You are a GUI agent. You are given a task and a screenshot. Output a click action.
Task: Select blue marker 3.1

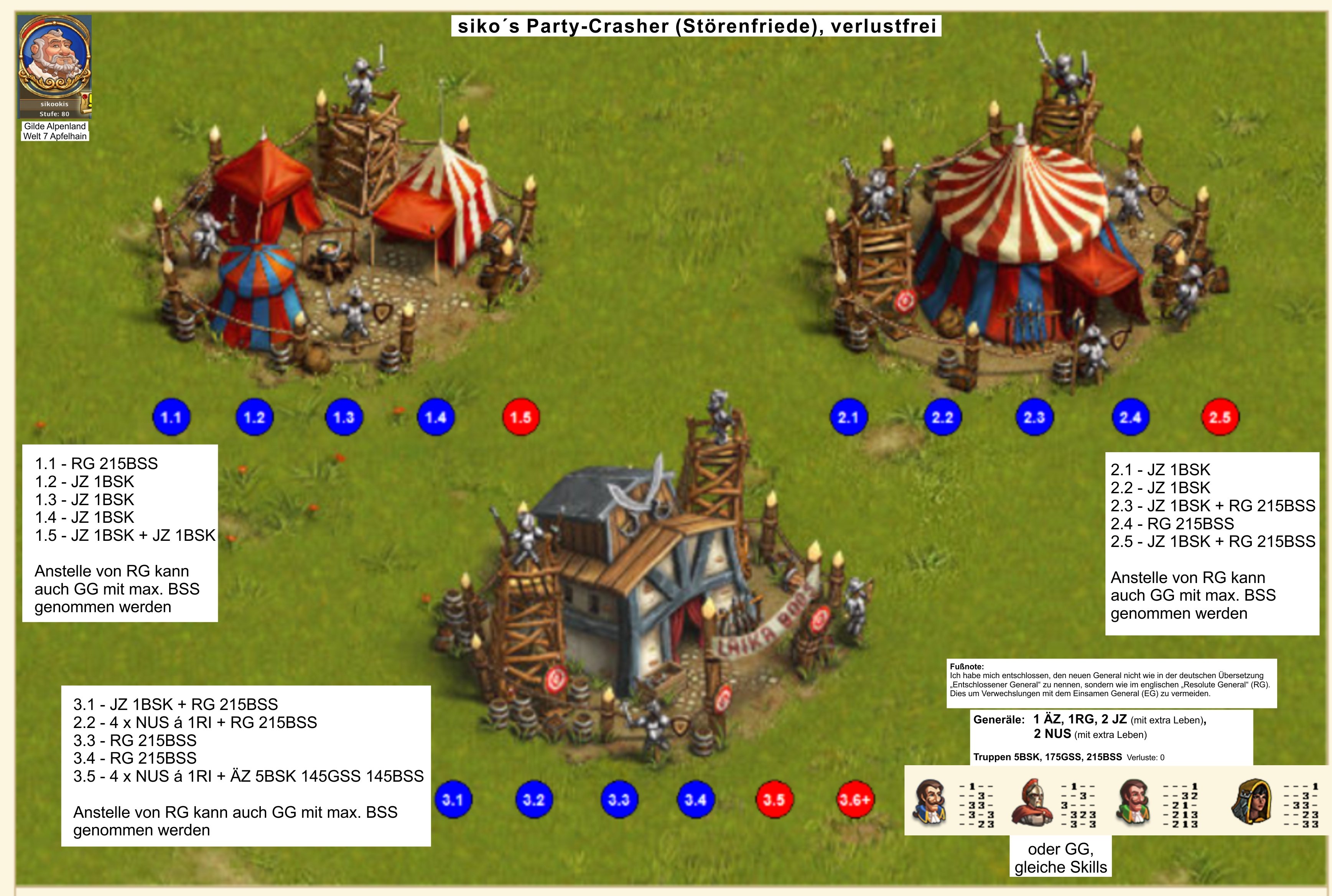[x=453, y=799]
